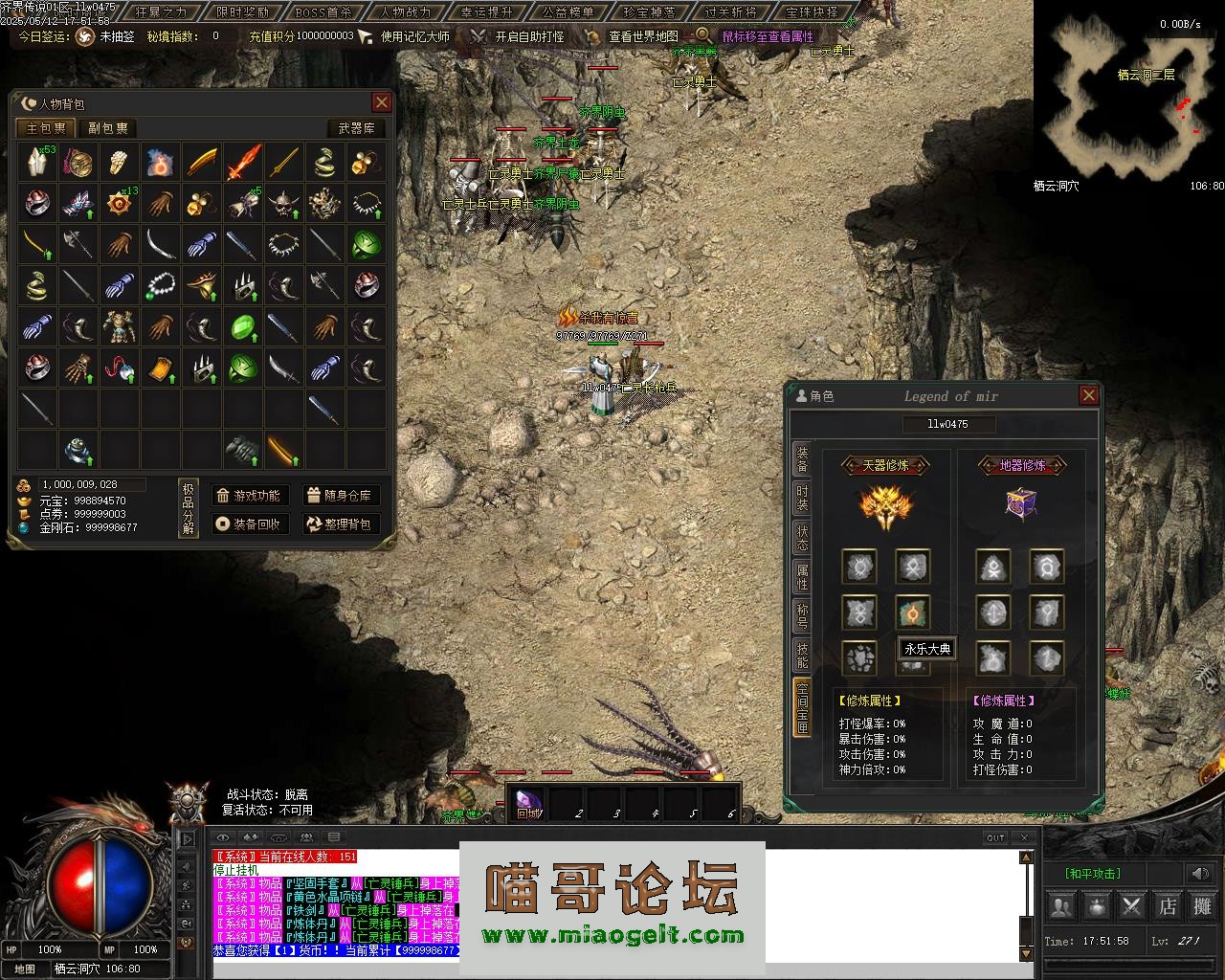The height and width of the screenshot is (980, 1225).
Task: Use the 回城 hotbar slot
Action: coord(528,802)
